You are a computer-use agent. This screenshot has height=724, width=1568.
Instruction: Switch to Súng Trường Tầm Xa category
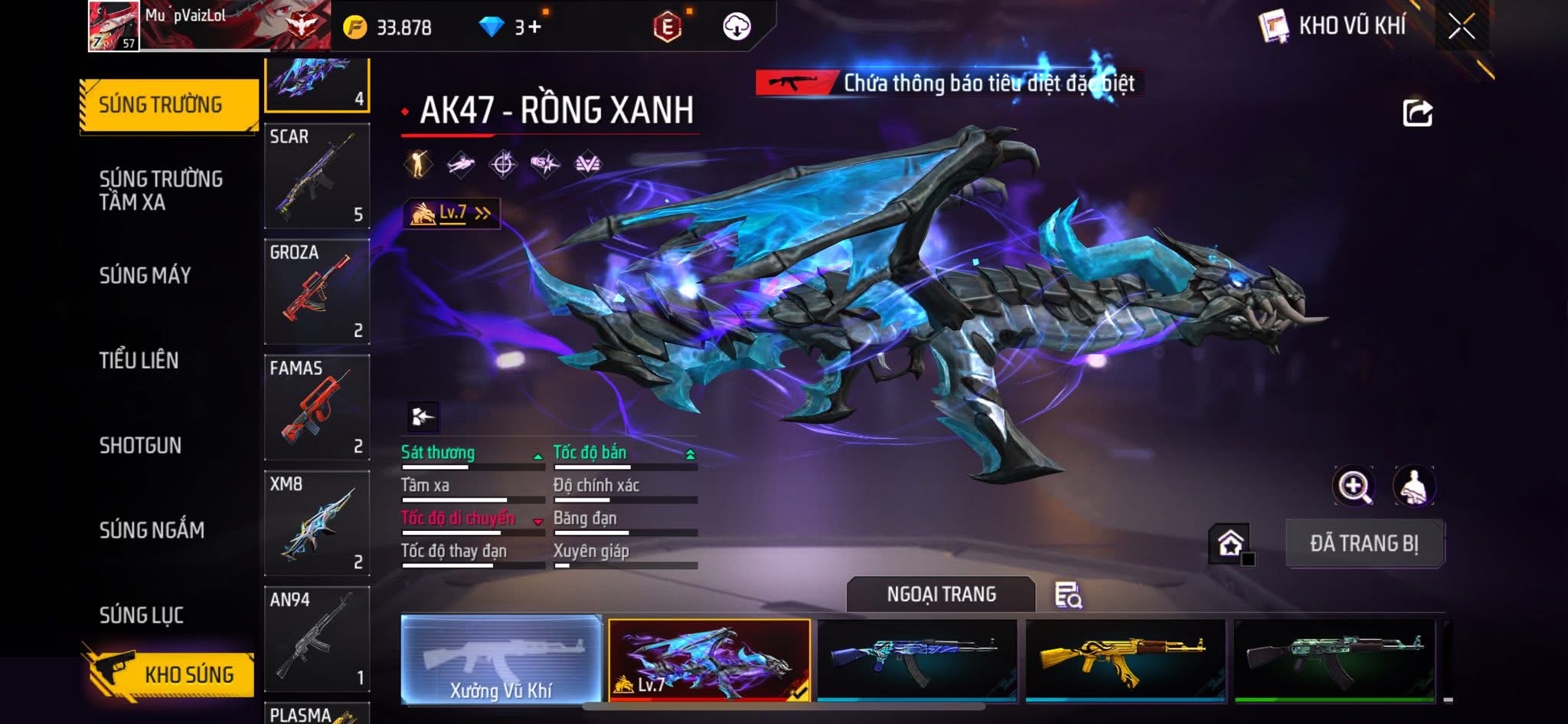(x=160, y=190)
